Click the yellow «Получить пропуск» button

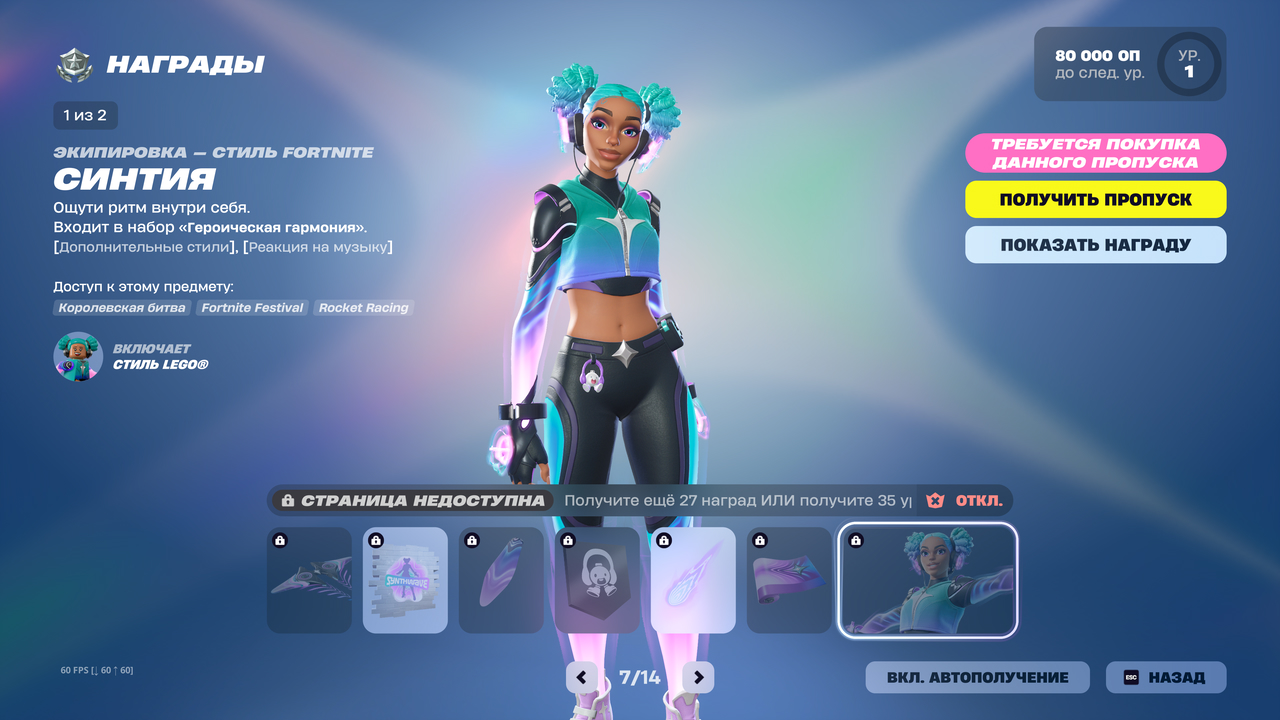[1095, 199]
